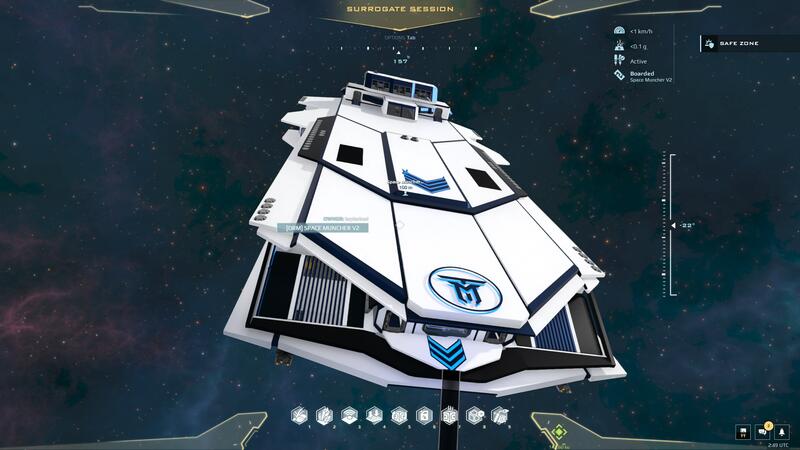Choose hotbar slot 3 platform icon

click(349, 414)
